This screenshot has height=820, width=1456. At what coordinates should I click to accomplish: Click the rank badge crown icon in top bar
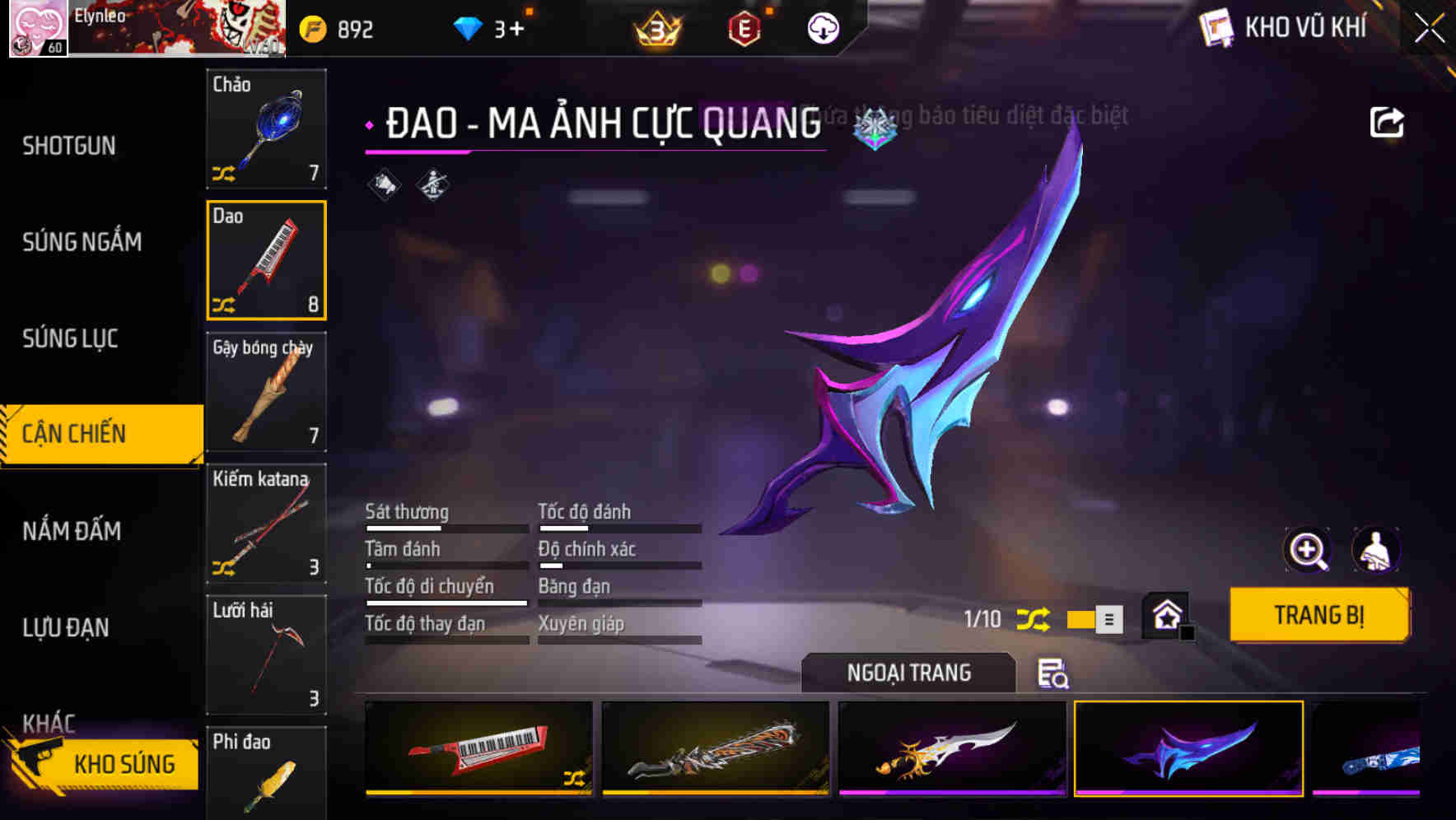pos(655,27)
